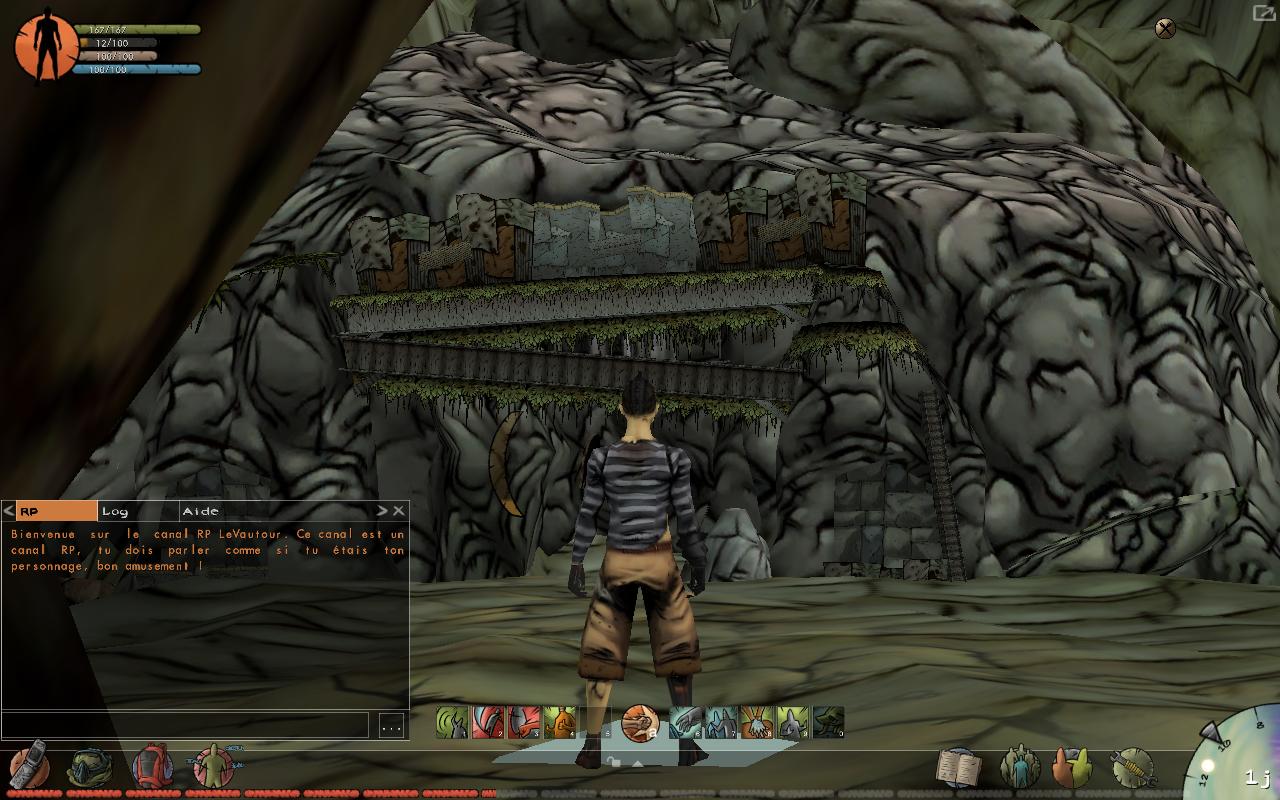The height and width of the screenshot is (800, 1280).
Task: Switch to the RP chat tab
Action: (56, 511)
